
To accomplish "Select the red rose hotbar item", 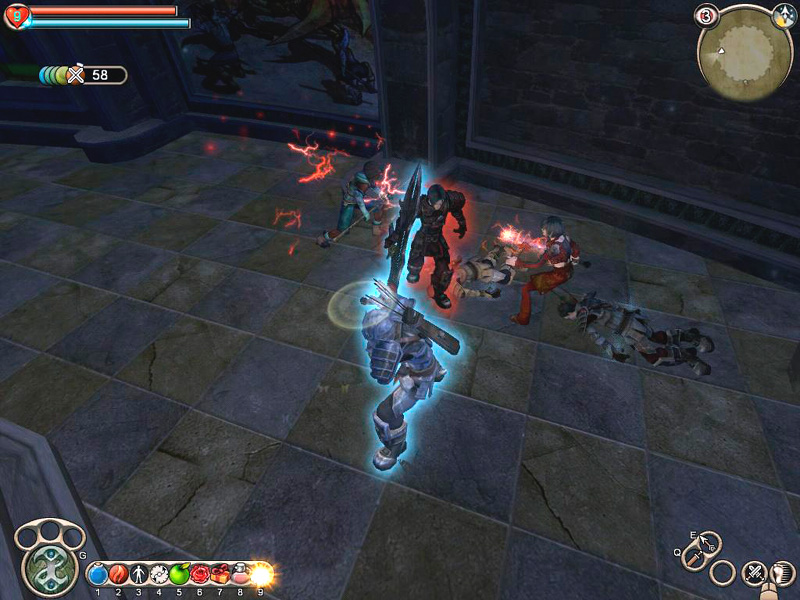I will [199, 574].
